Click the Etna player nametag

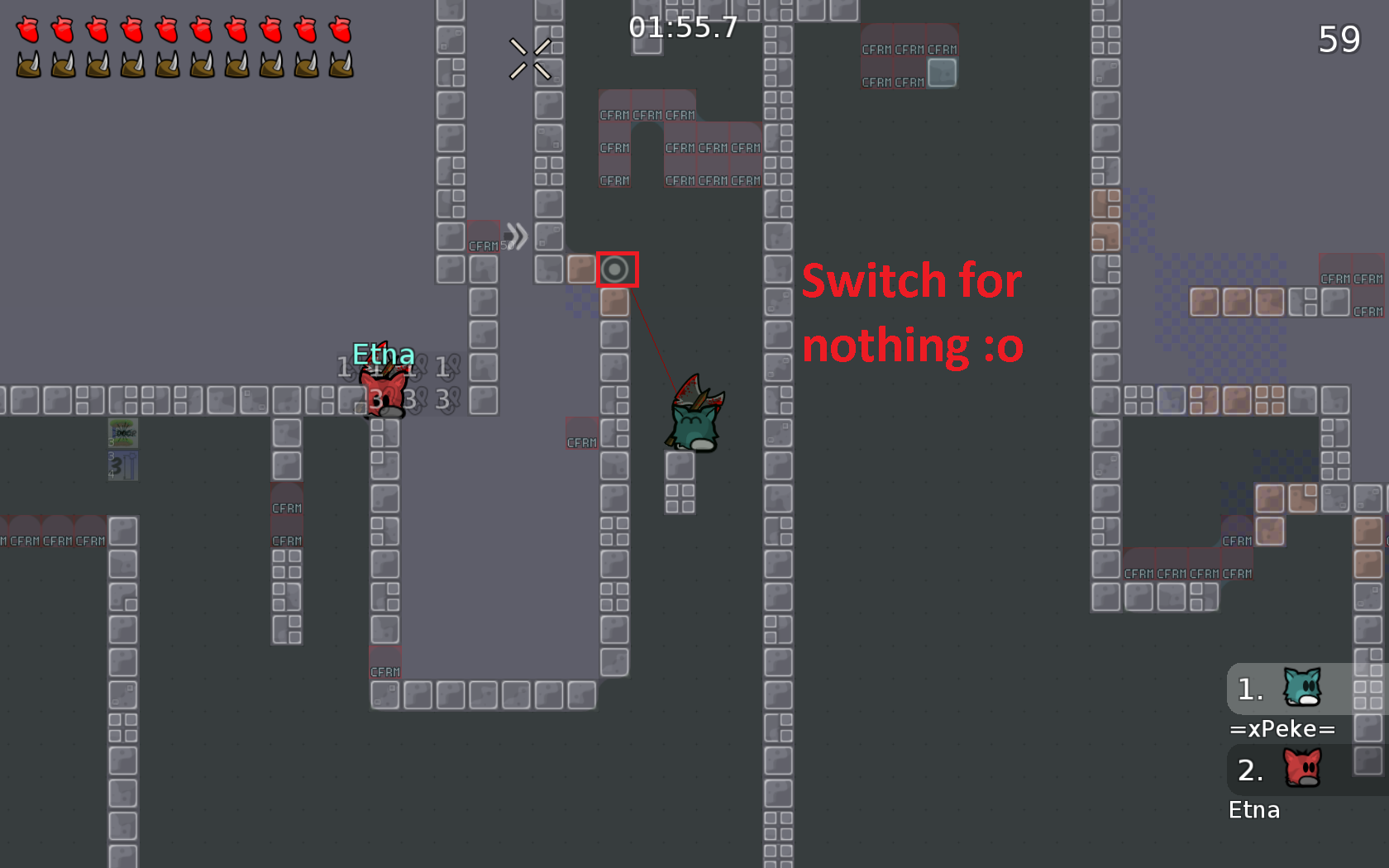(x=384, y=354)
